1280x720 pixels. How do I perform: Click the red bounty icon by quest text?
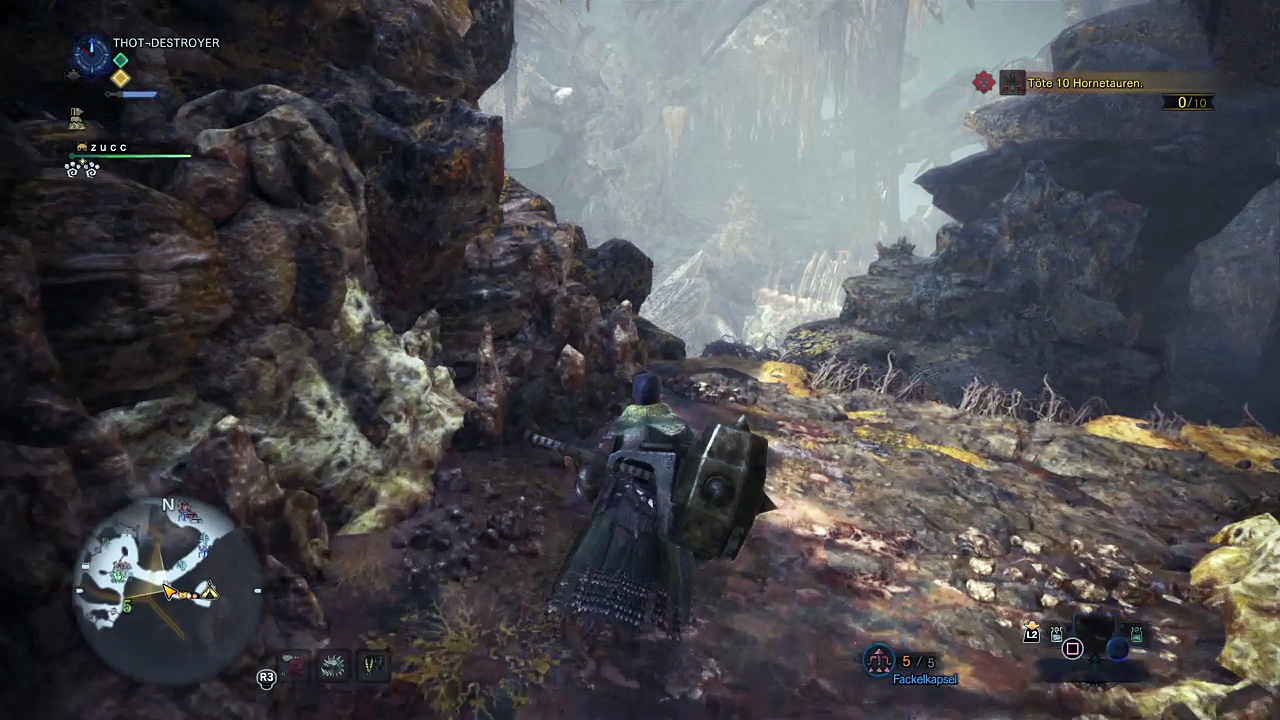984,83
